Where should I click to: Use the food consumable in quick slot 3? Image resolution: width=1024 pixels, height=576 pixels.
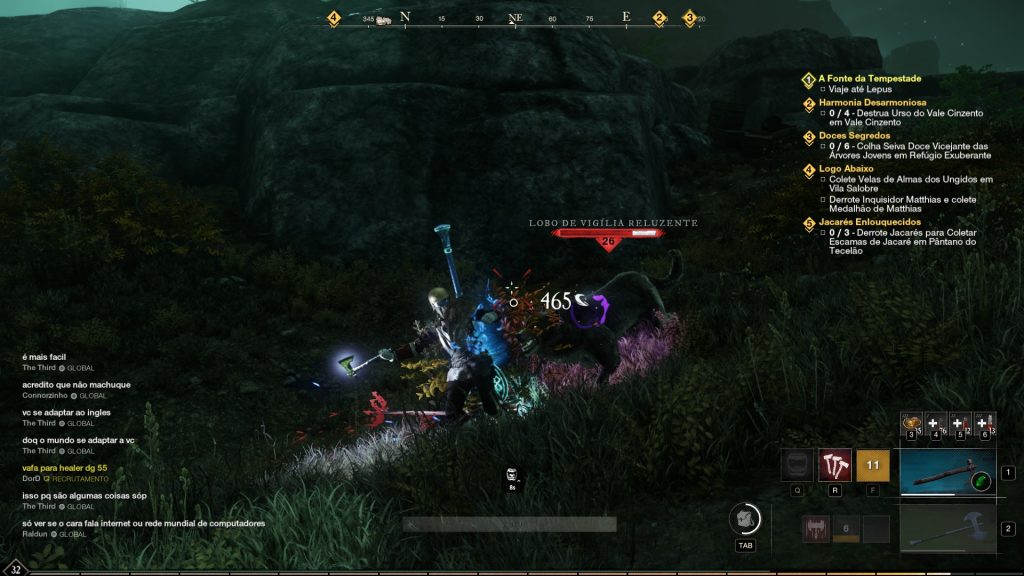click(911, 424)
